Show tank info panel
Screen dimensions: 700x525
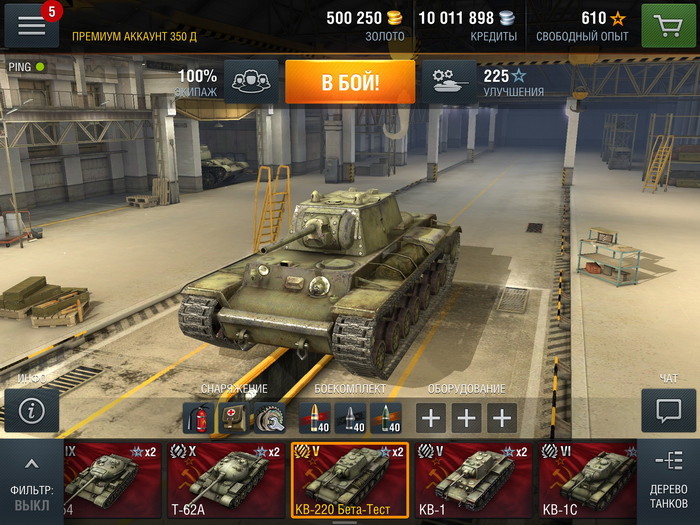tap(32, 410)
